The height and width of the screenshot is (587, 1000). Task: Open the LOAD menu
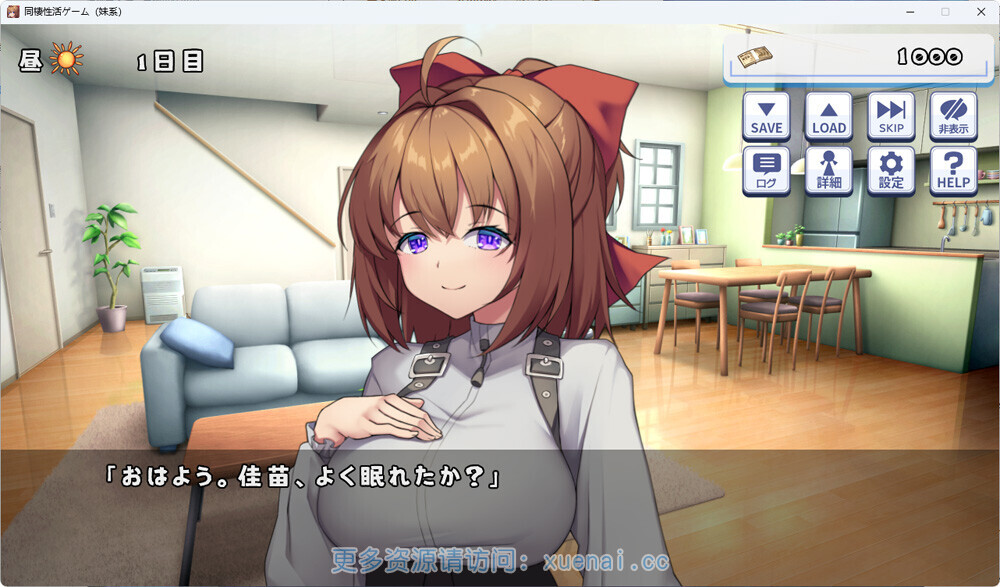[x=828, y=116]
